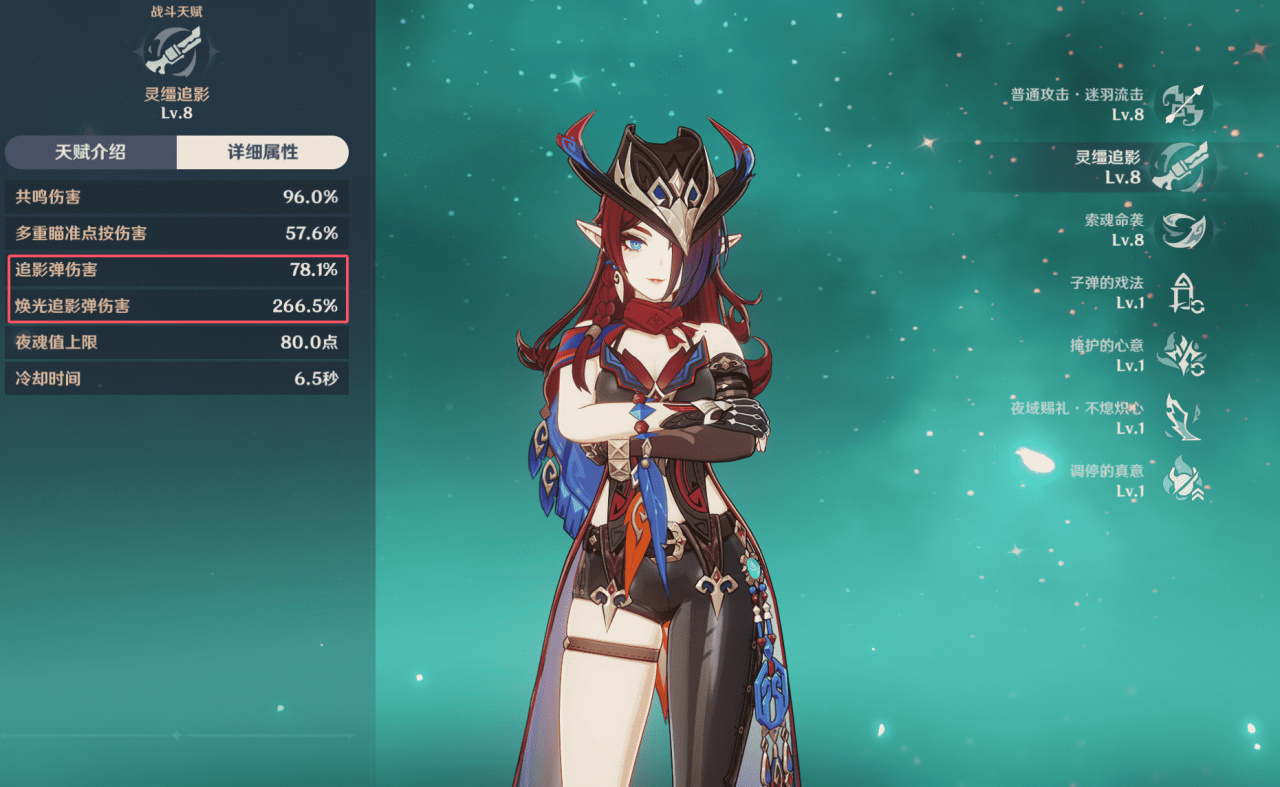1280x787 pixels.
Task: Select the 灵缰追影 talent entry
Action: pos(1182,167)
